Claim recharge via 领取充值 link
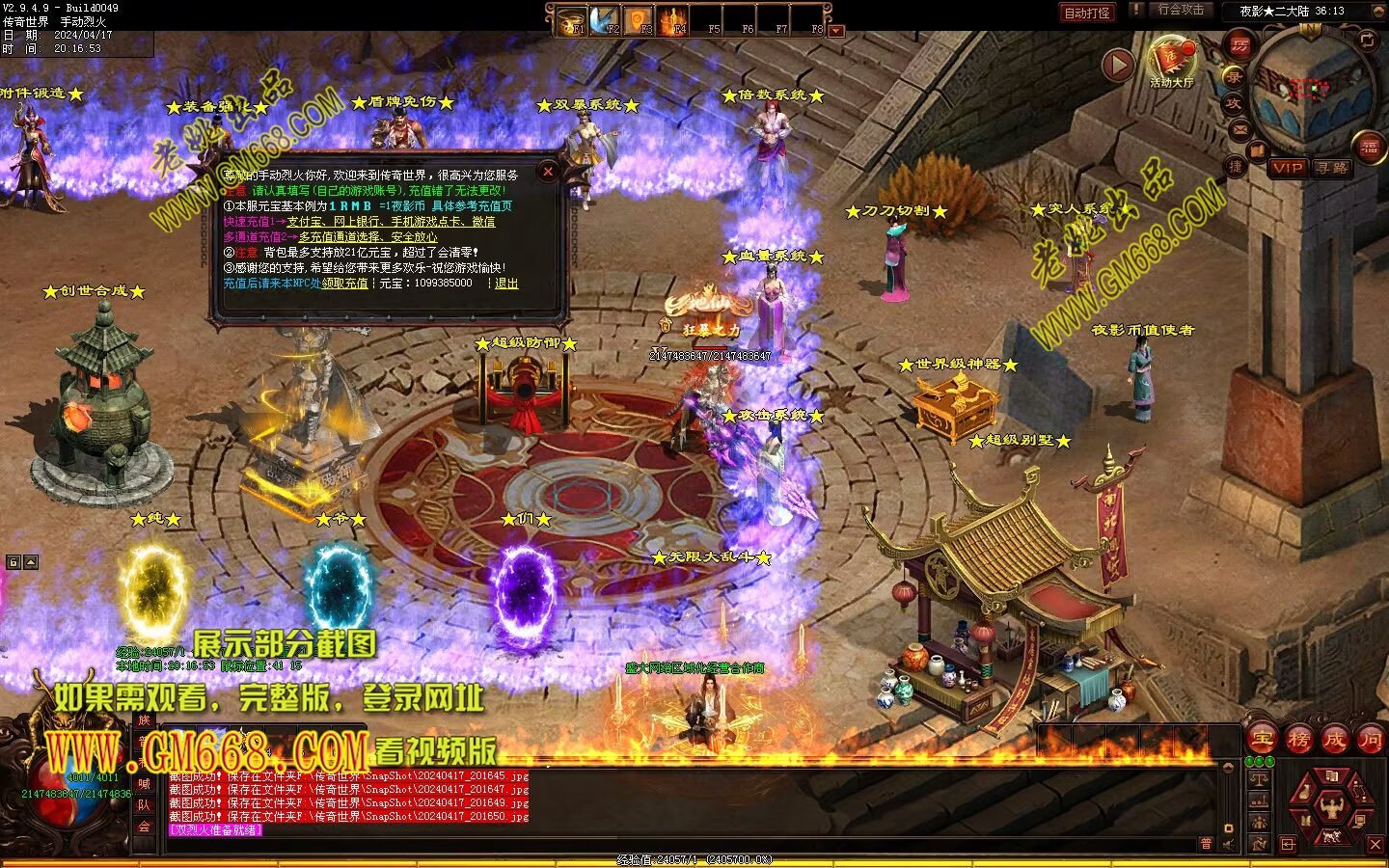This screenshot has height=868, width=1389. [344, 284]
